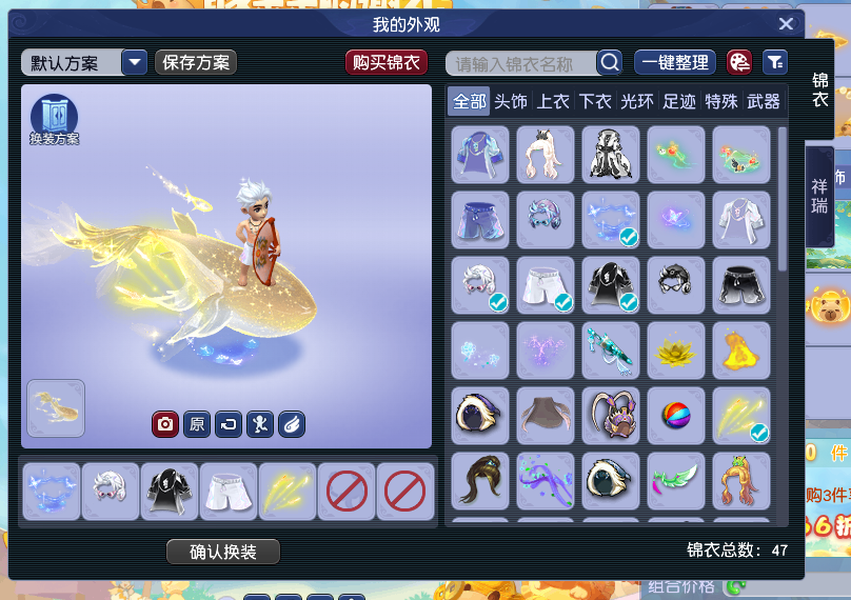Choose the 足迹 category tab
851x600 pixels.
coord(679,101)
